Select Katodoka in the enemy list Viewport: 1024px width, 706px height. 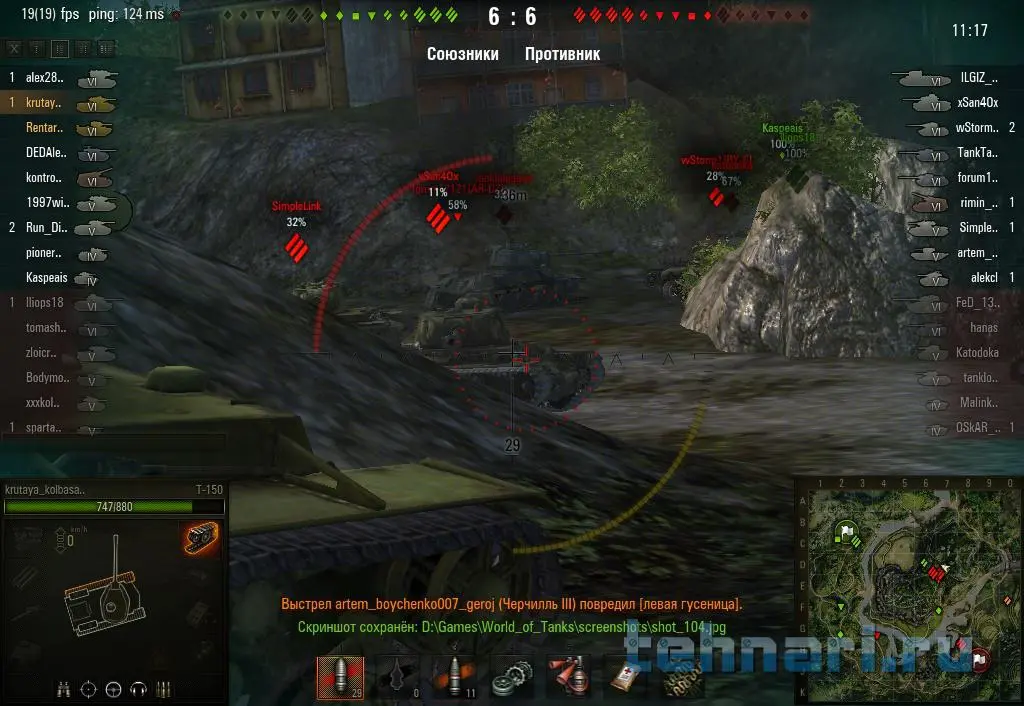point(977,353)
